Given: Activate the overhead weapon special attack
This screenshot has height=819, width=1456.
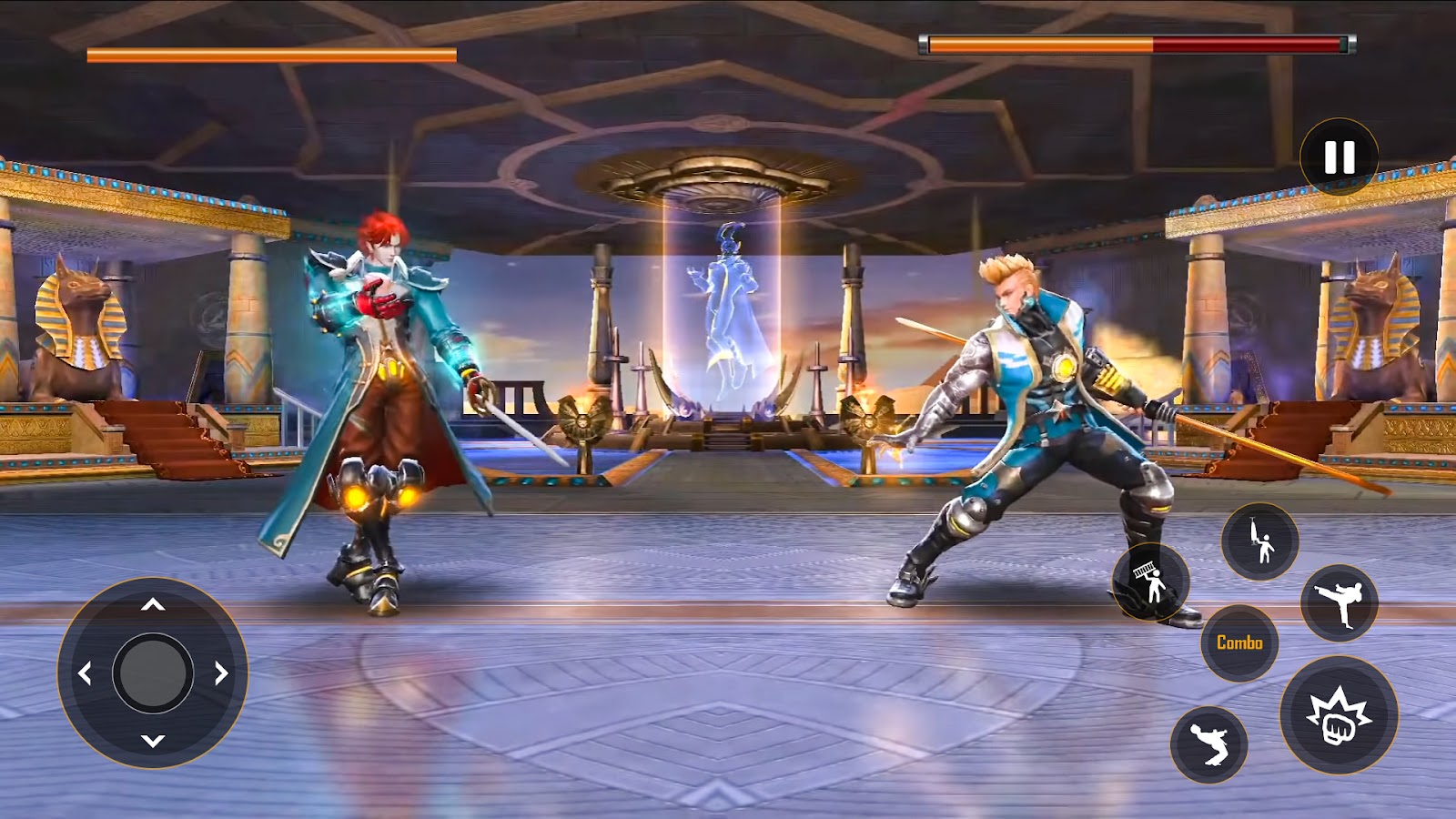Looking at the screenshot, I should (1151, 582).
